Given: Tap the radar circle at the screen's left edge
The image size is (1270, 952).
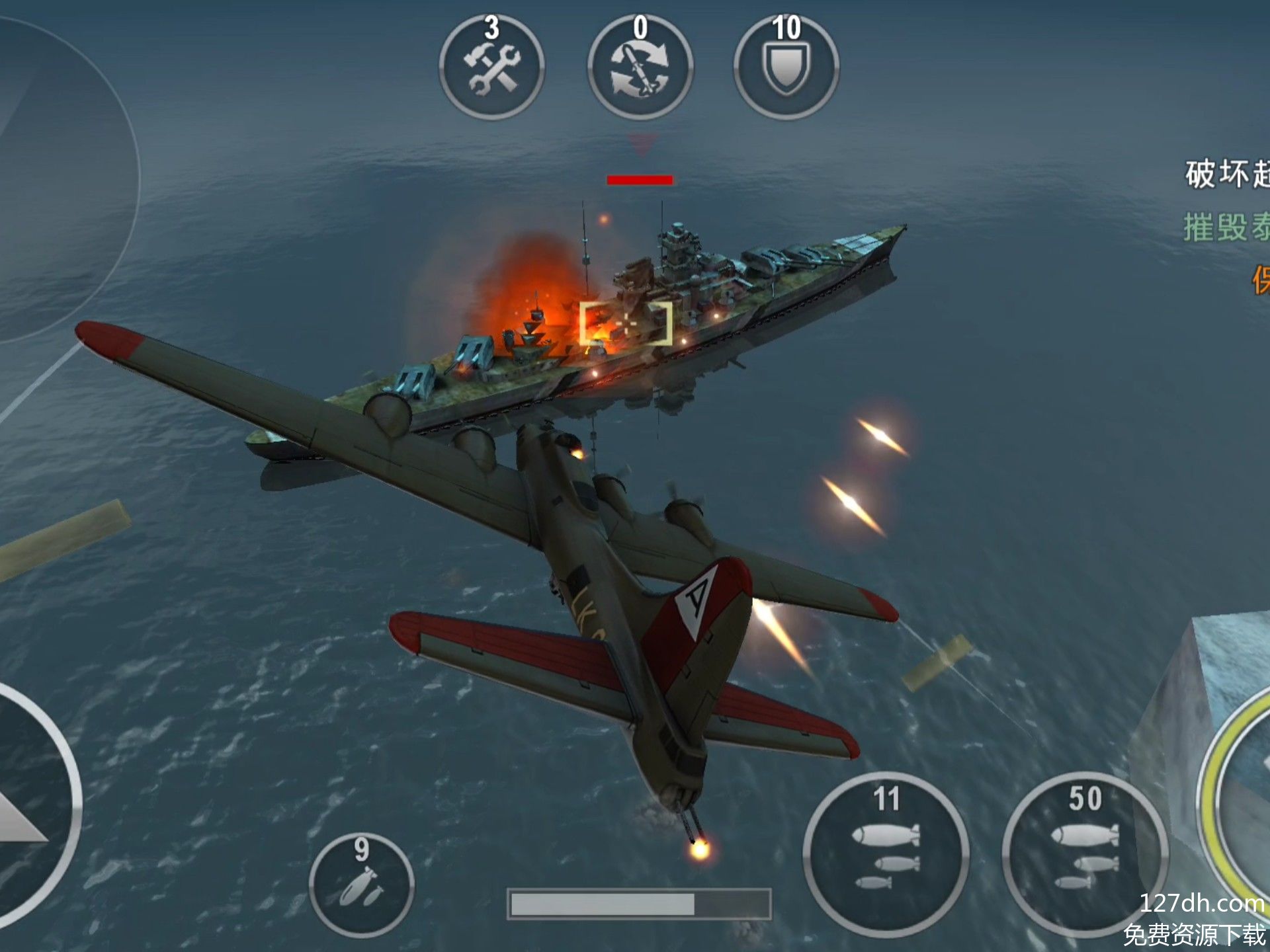Looking at the screenshot, I should (53, 178).
